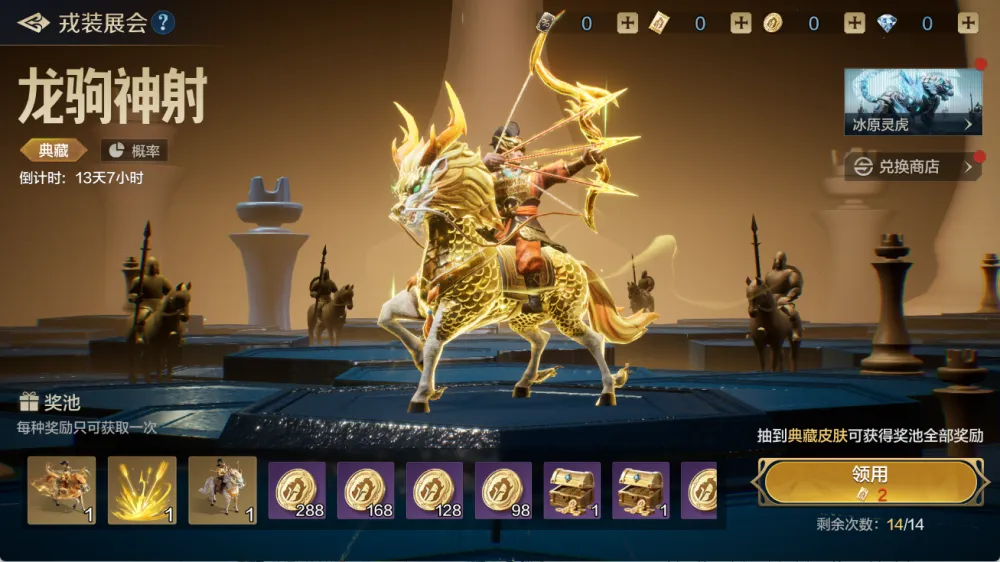Select the 典藏 tab
1000x562 pixels.
coord(53,150)
